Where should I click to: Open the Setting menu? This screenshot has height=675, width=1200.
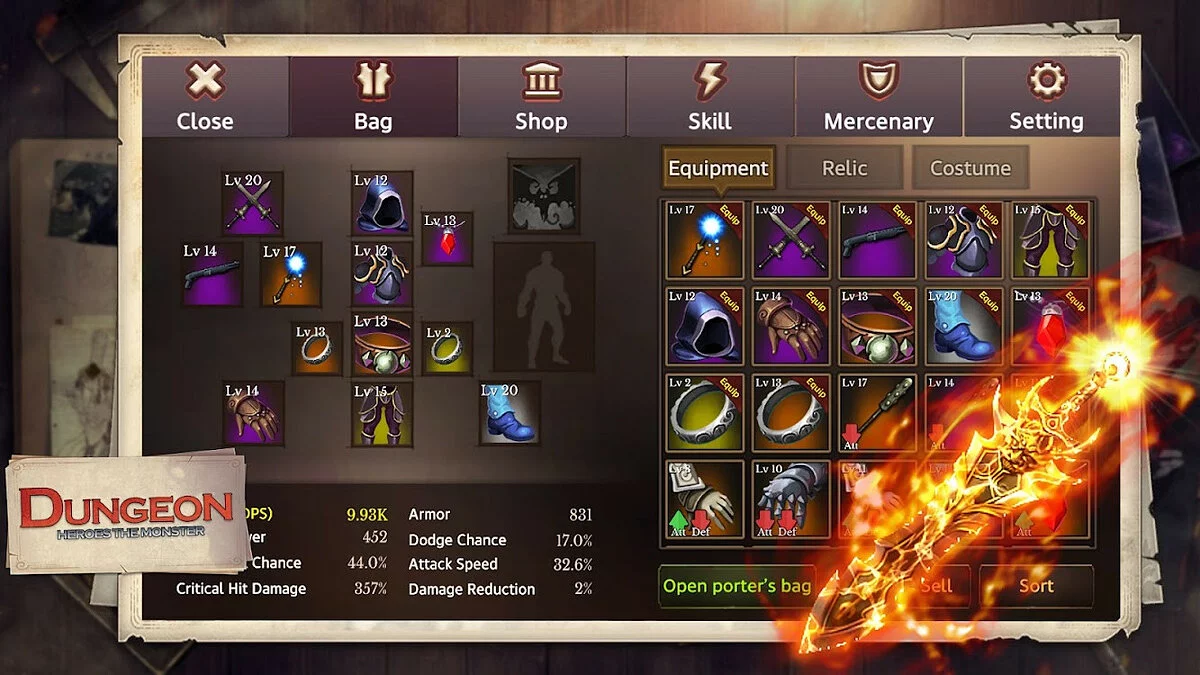point(1046,97)
